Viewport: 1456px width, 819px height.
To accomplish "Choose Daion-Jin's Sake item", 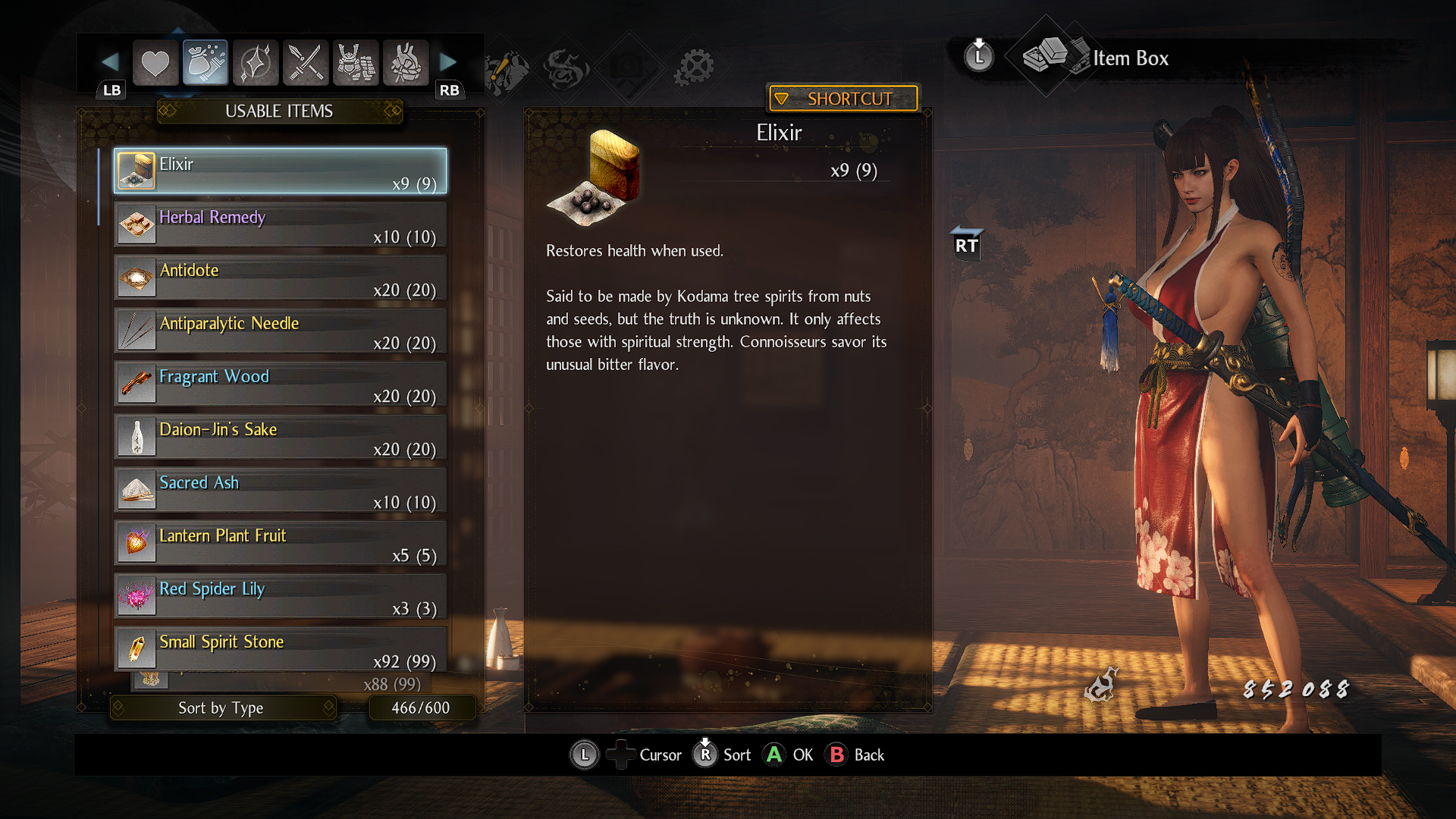I will coord(280,437).
